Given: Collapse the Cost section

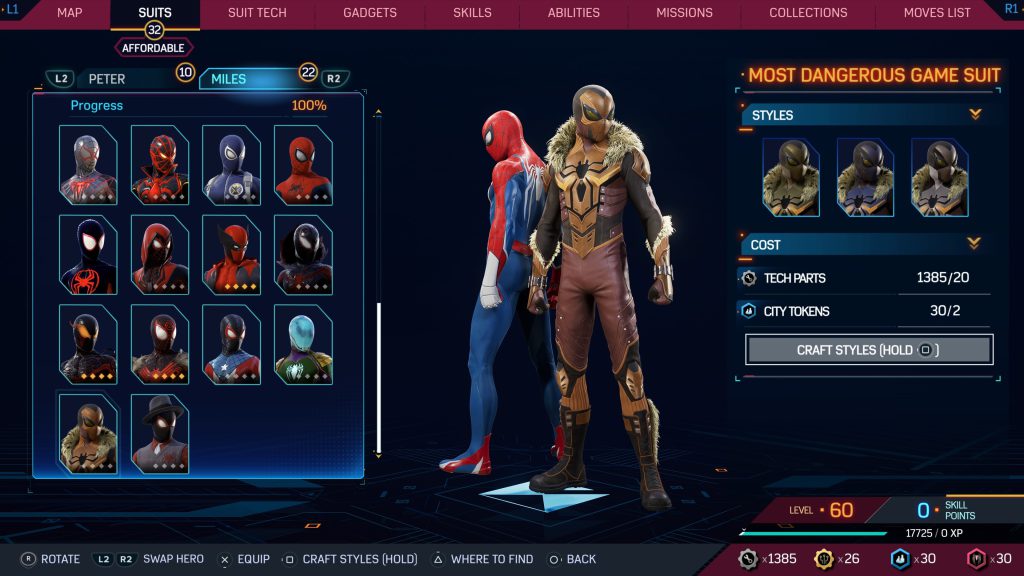Looking at the screenshot, I should tap(974, 244).
